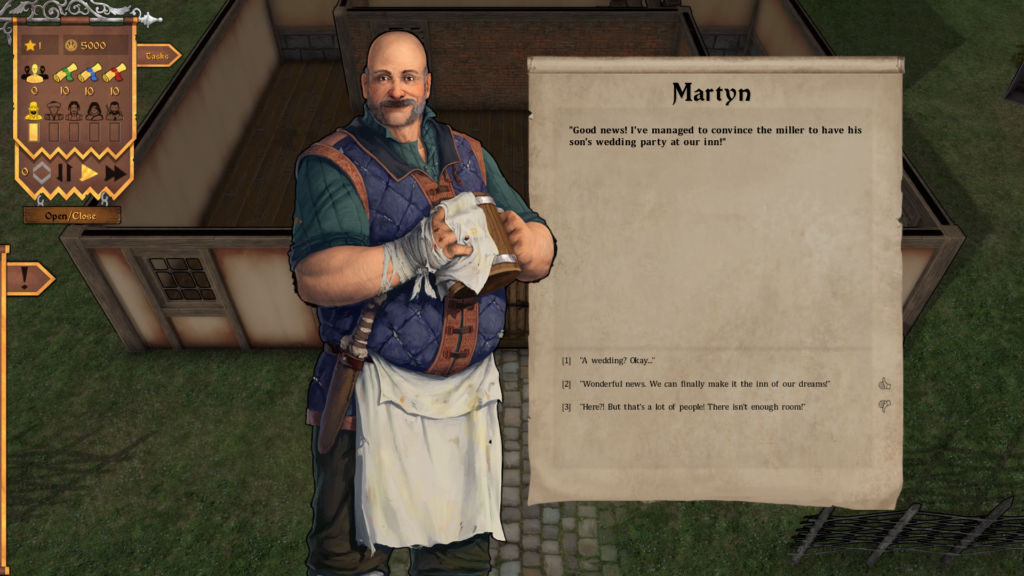Screen dimensions: 1024x576
Task: Set game speed to normal play
Action: 89,173
